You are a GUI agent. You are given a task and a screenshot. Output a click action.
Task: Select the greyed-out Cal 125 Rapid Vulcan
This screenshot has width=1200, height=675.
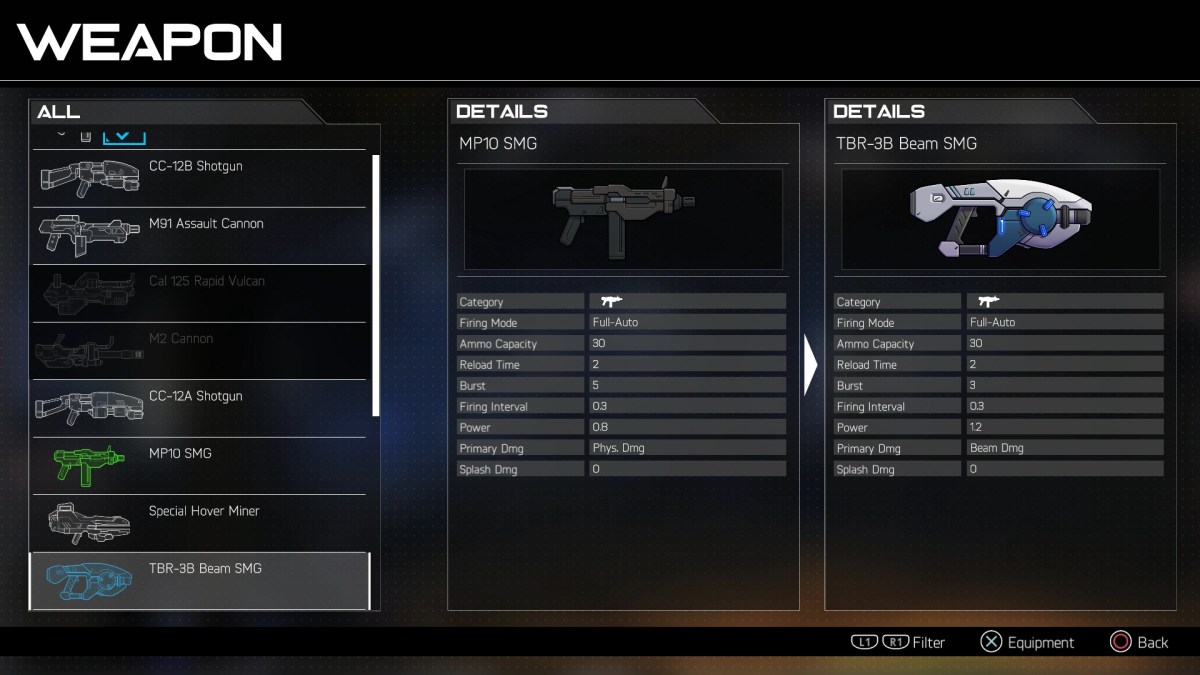tap(200, 293)
